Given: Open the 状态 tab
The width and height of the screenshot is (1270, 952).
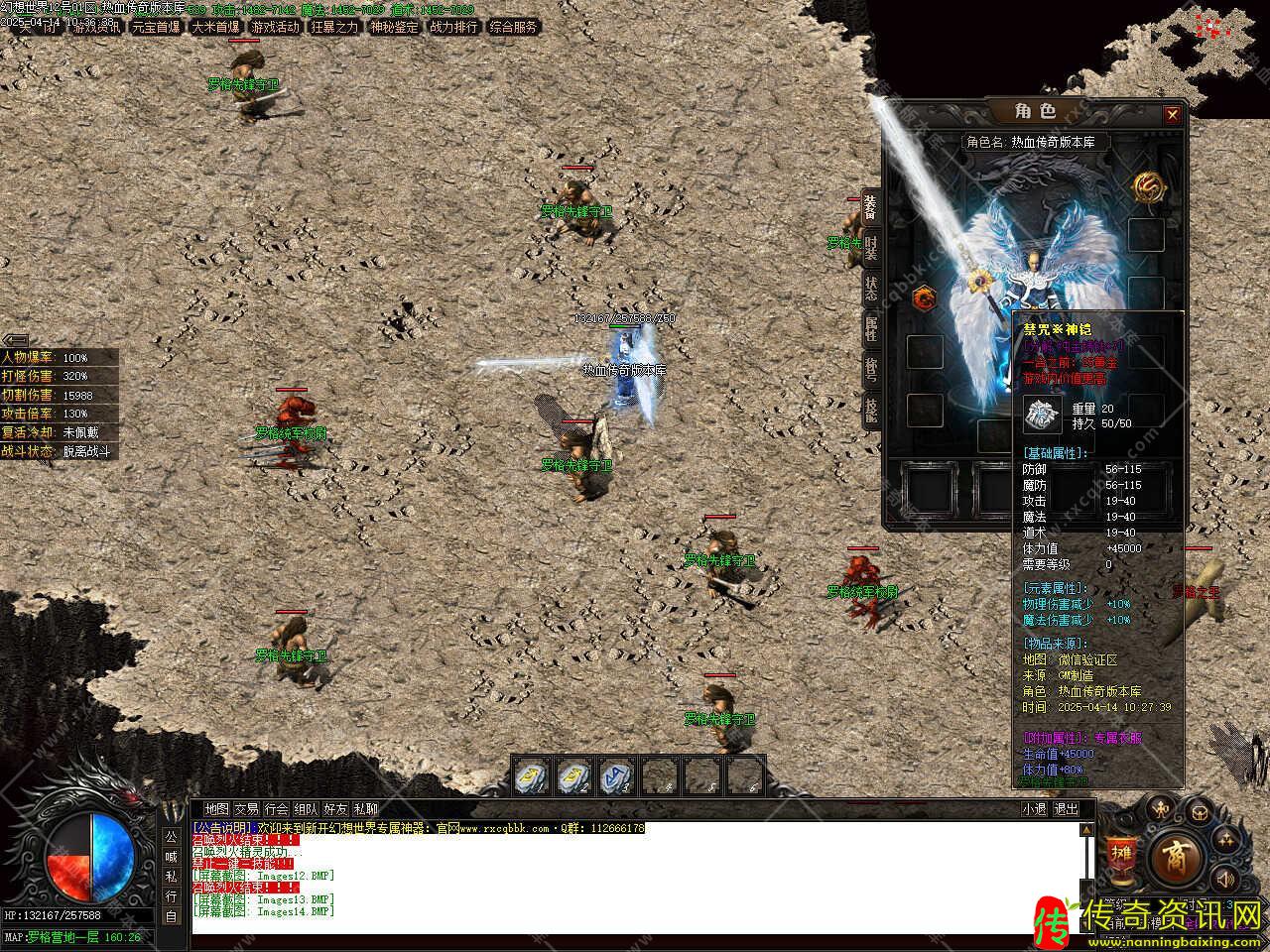Looking at the screenshot, I should tap(870, 288).
